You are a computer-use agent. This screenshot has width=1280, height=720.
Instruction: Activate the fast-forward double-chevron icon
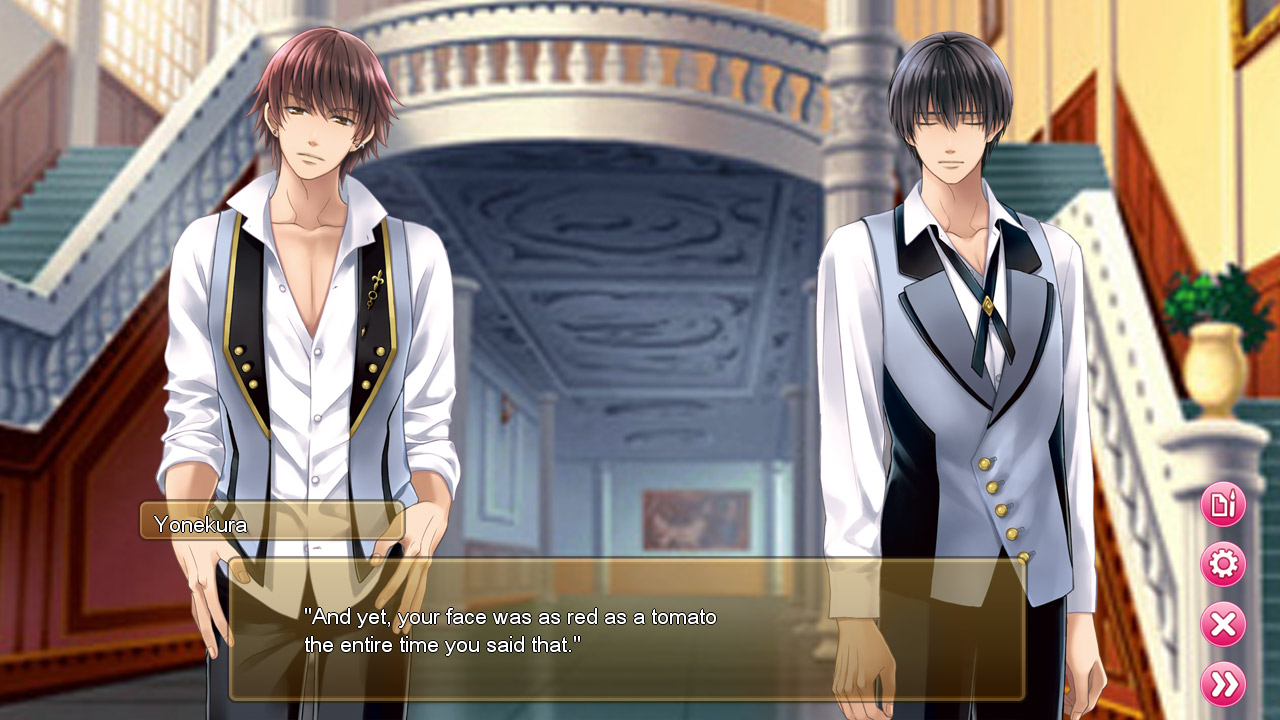pos(1222,686)
